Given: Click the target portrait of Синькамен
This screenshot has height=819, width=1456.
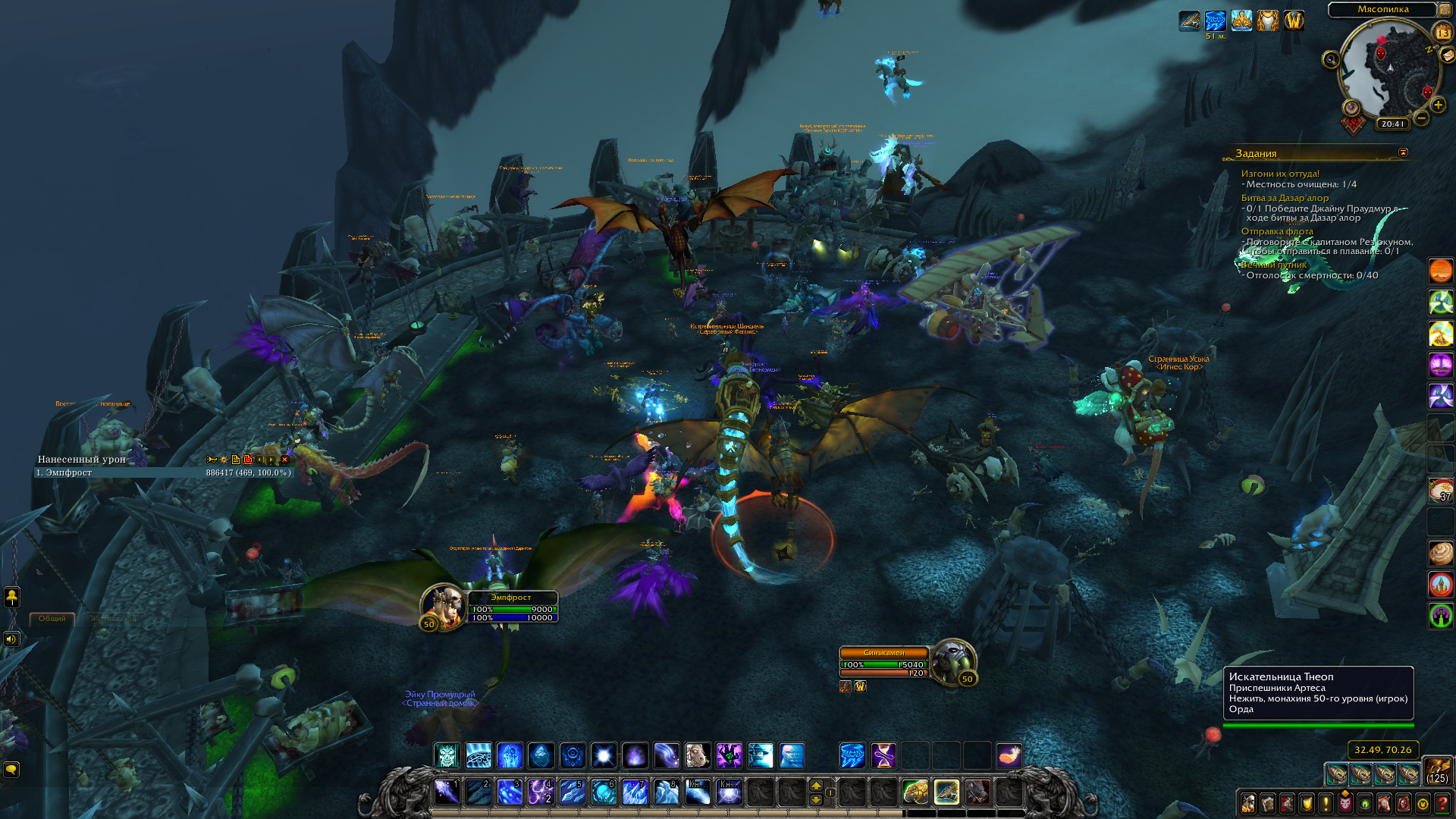Looking at the screenshot, I should 952,661.
